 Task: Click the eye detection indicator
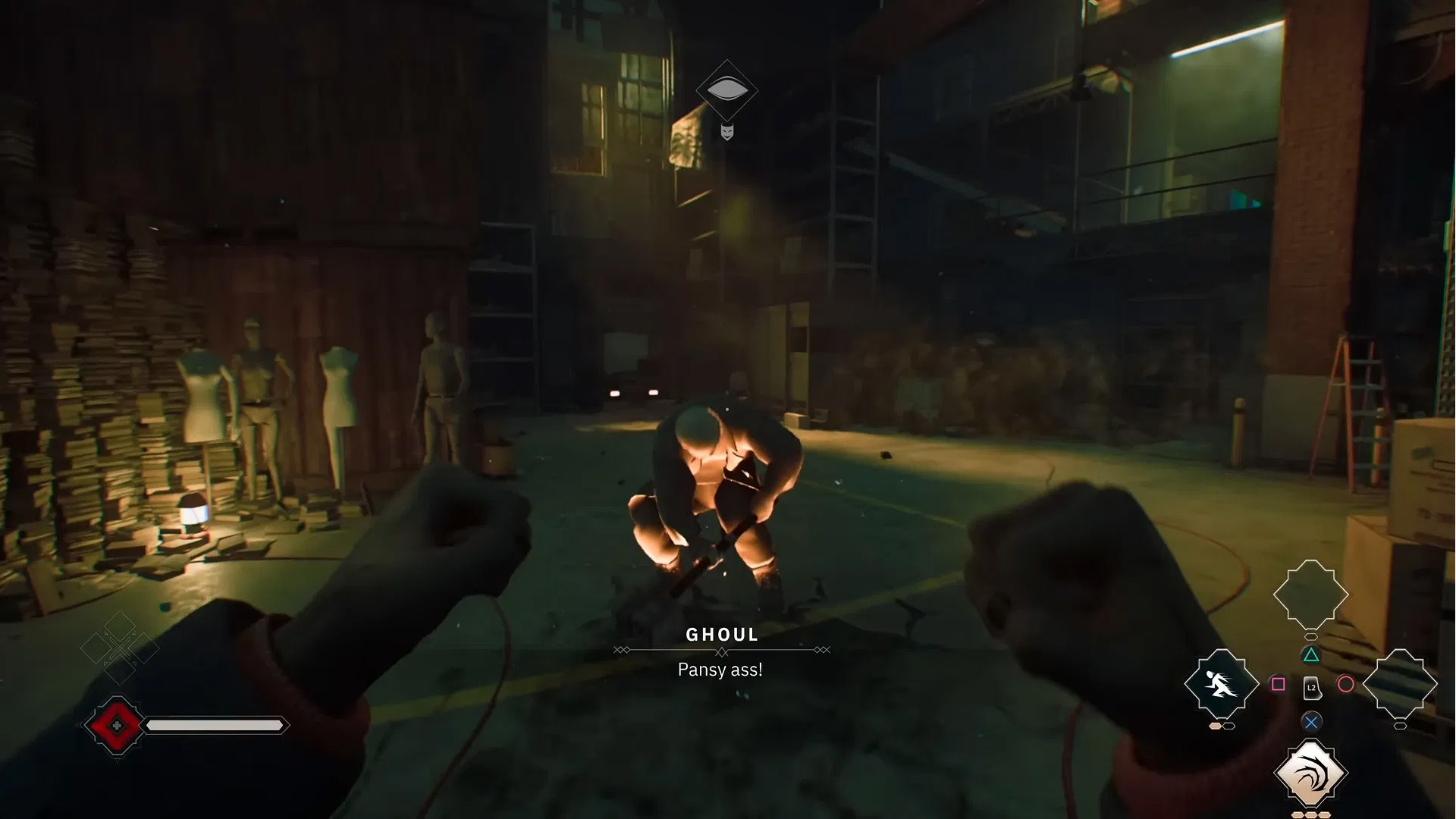coord(726,90)
